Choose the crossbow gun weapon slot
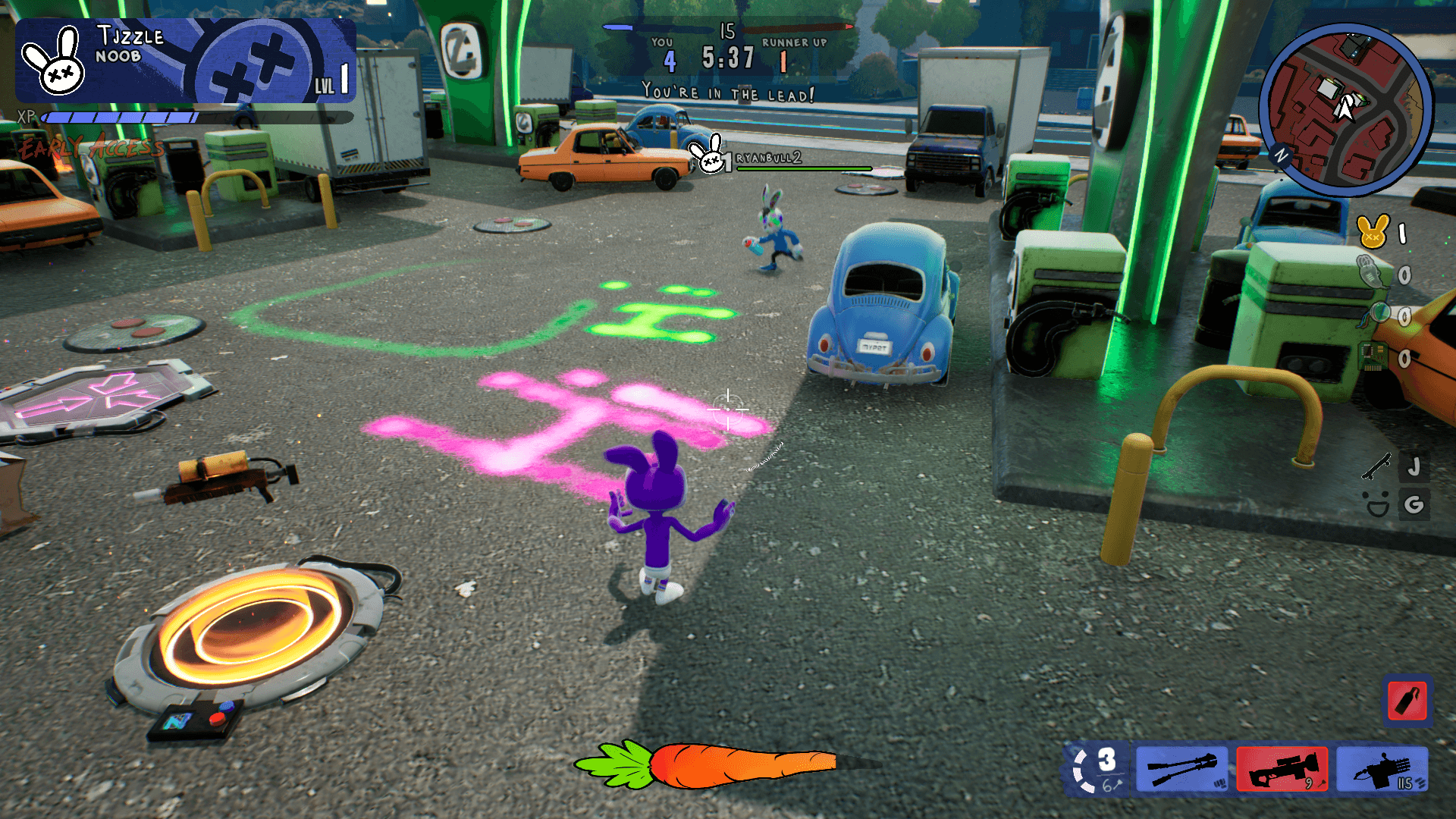 tap(1382, 769)
